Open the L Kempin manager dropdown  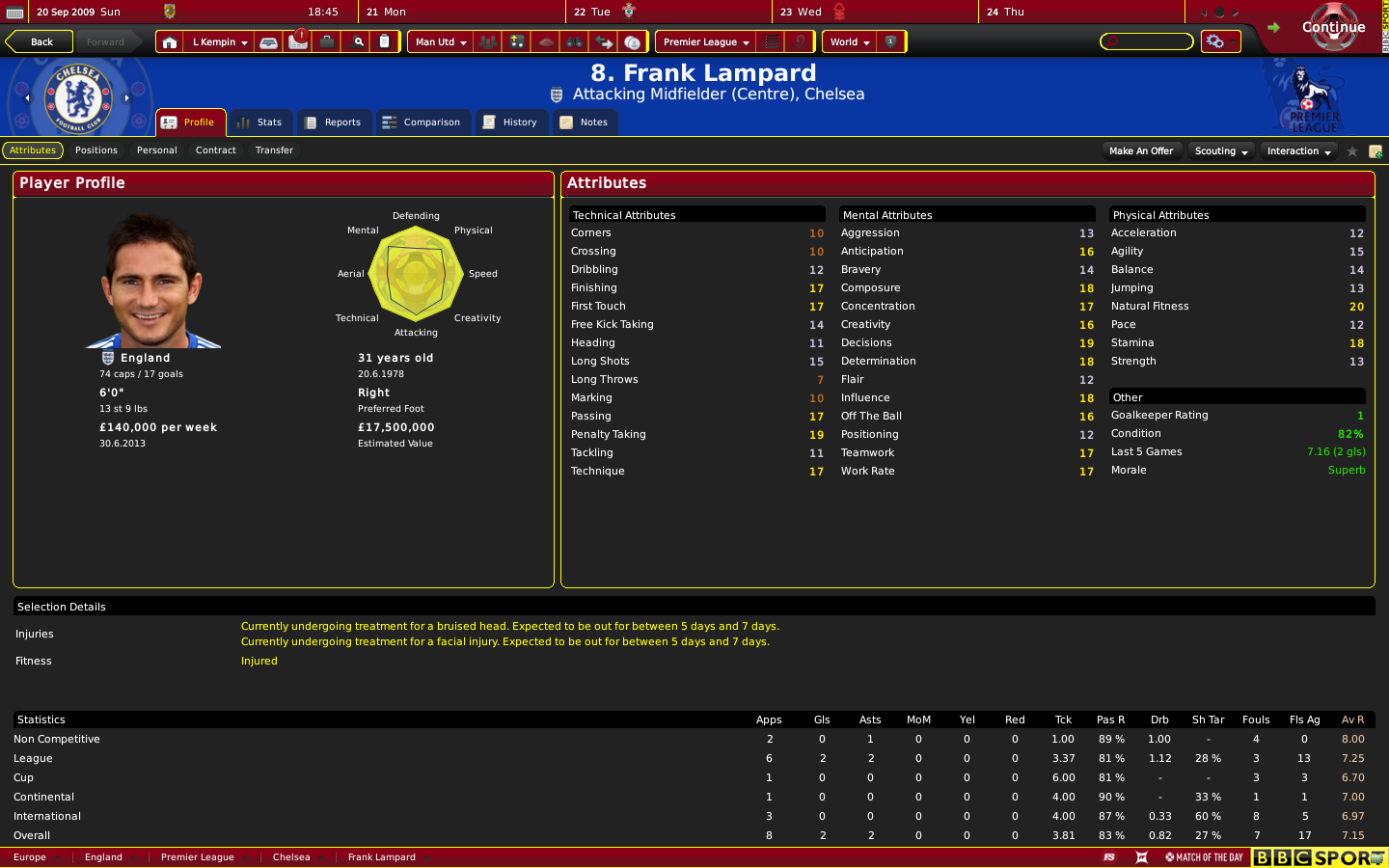click(x=219, y=42)
